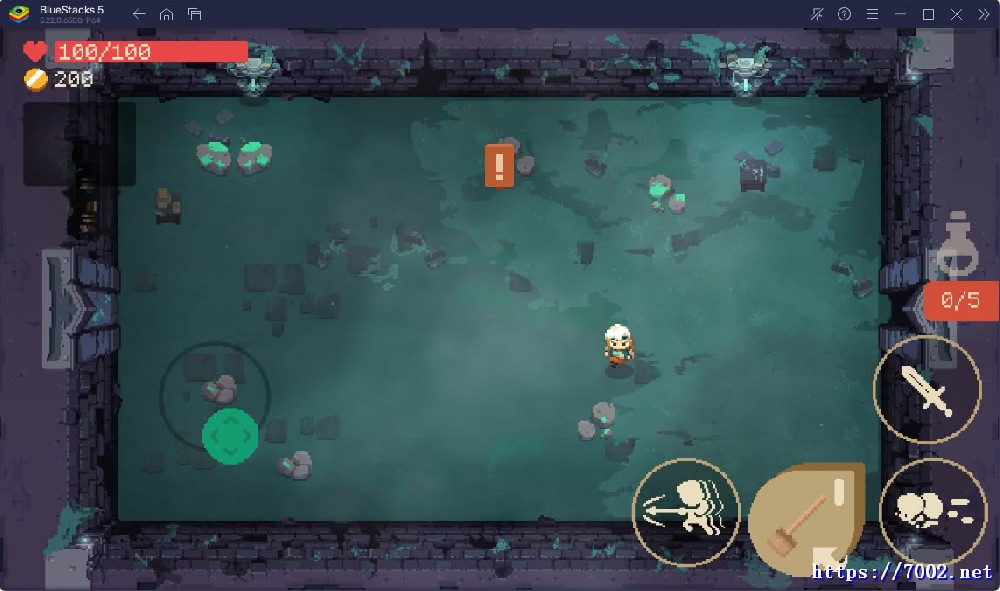Tap the sword attack button
1000x591 pixels.
(927, 389)
